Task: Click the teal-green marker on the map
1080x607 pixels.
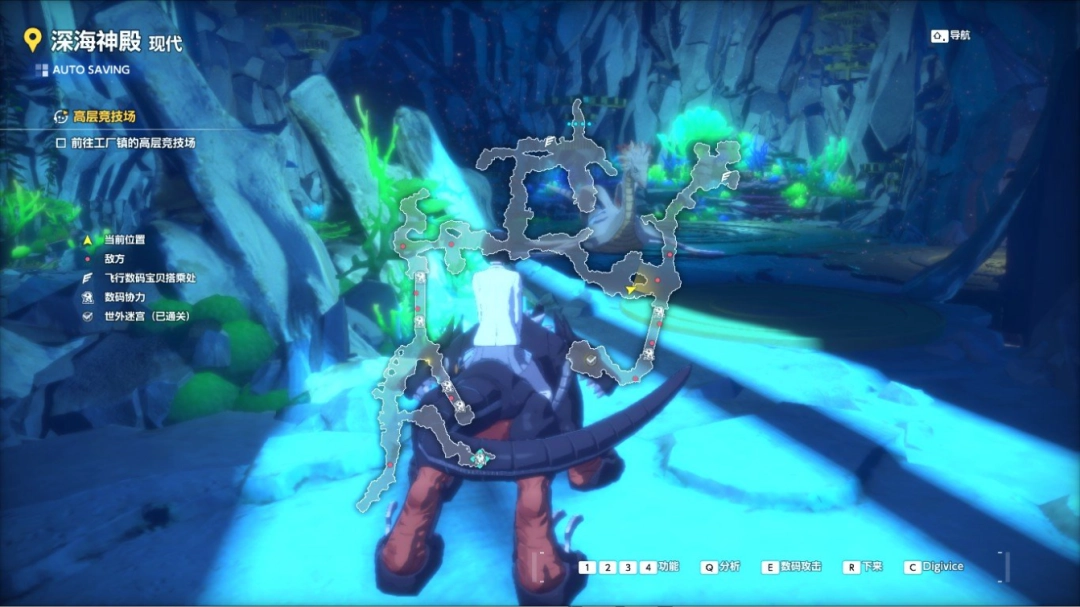Action: [x=481, y=458]
